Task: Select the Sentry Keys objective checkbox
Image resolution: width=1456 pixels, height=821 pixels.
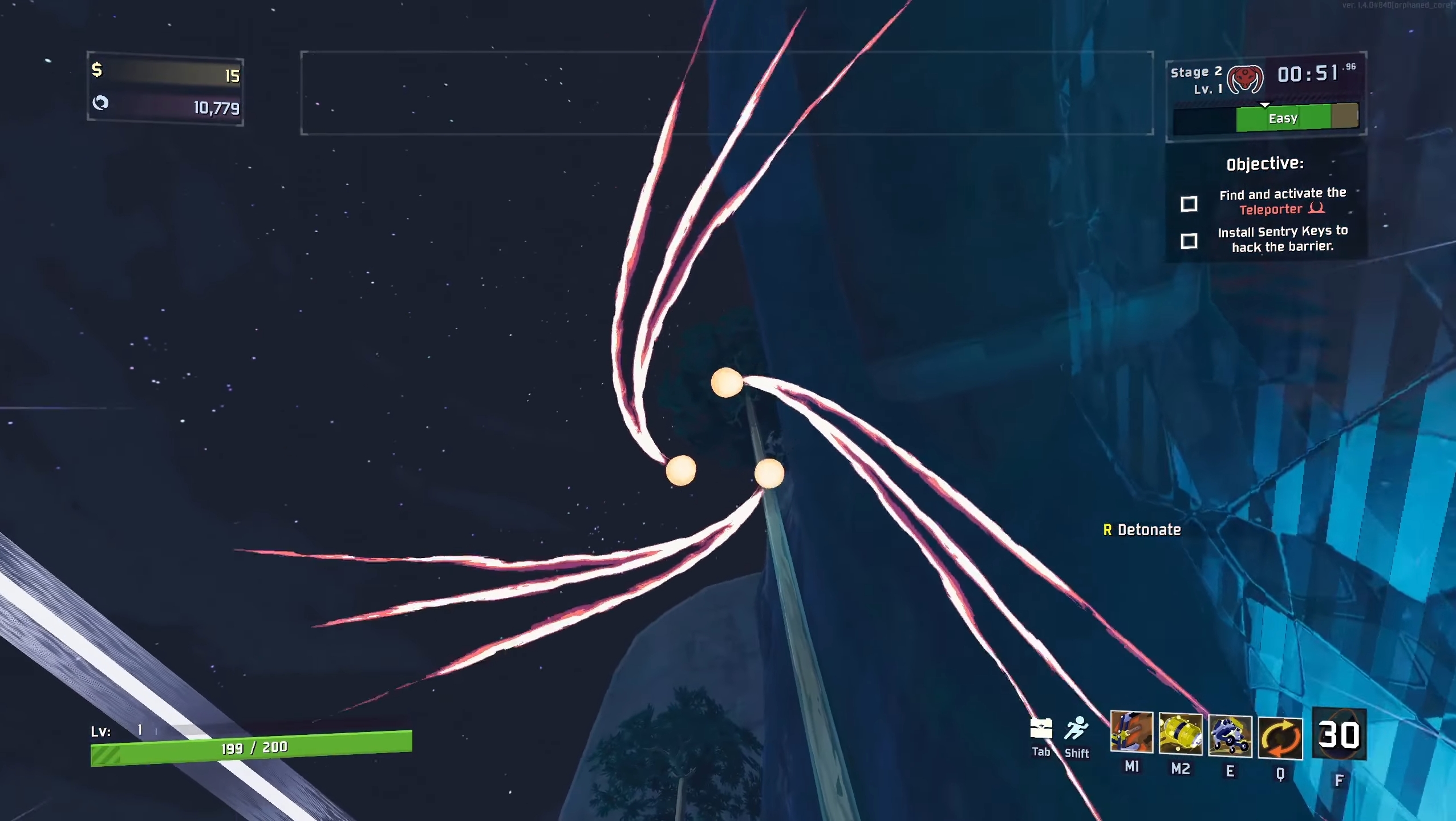Action: click(1189, 241)
